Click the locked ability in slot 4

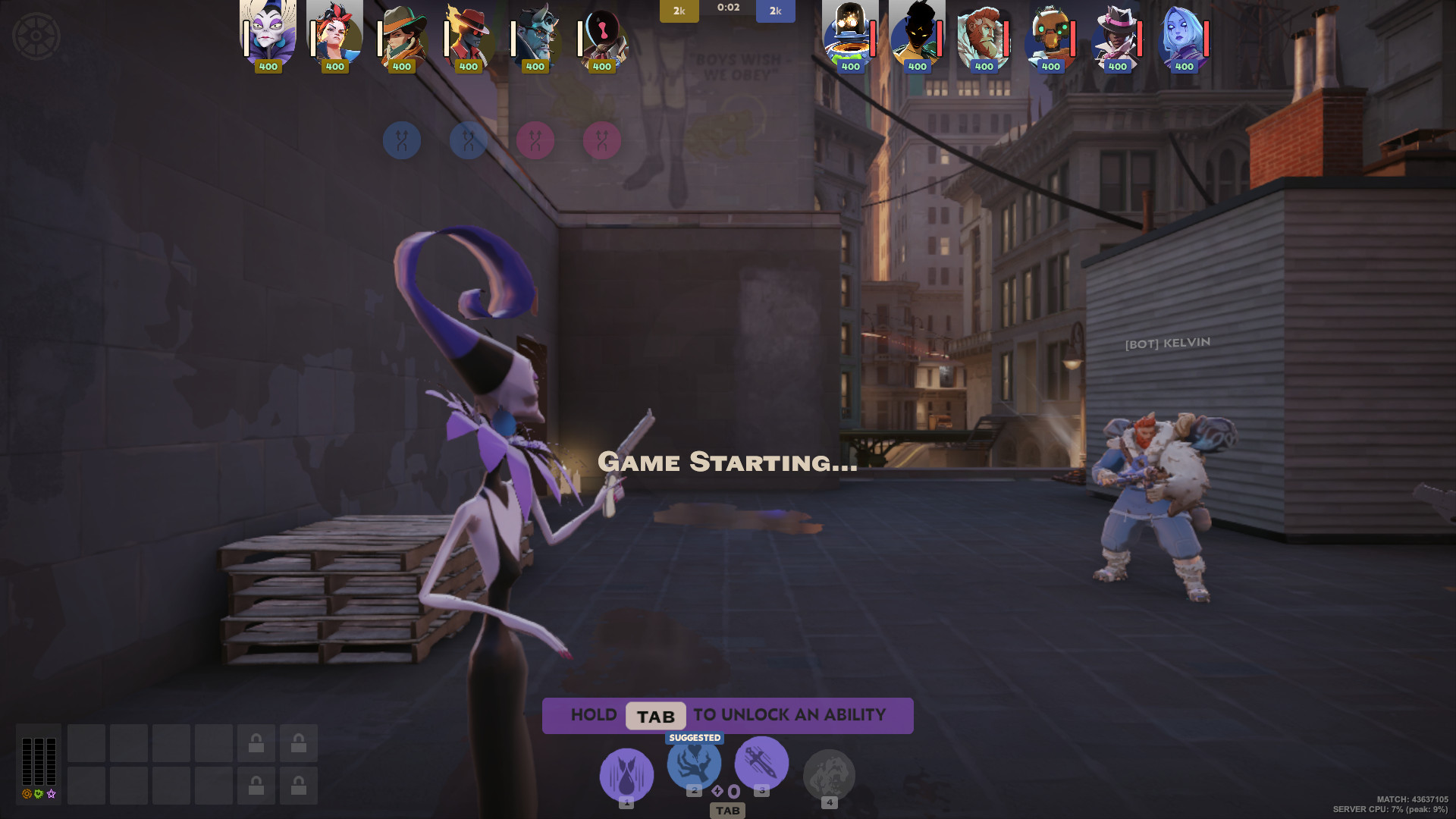click(830, 775)
